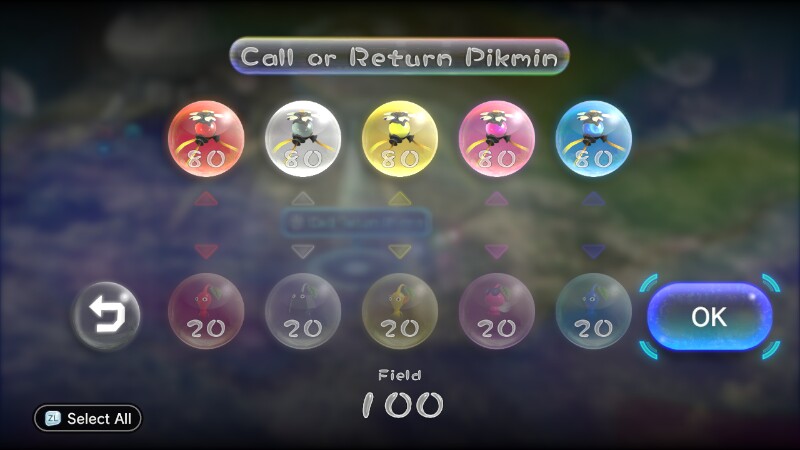800x450 pixels.
Task: Go back using the return arrow button
Action: [x=105, y=316]
